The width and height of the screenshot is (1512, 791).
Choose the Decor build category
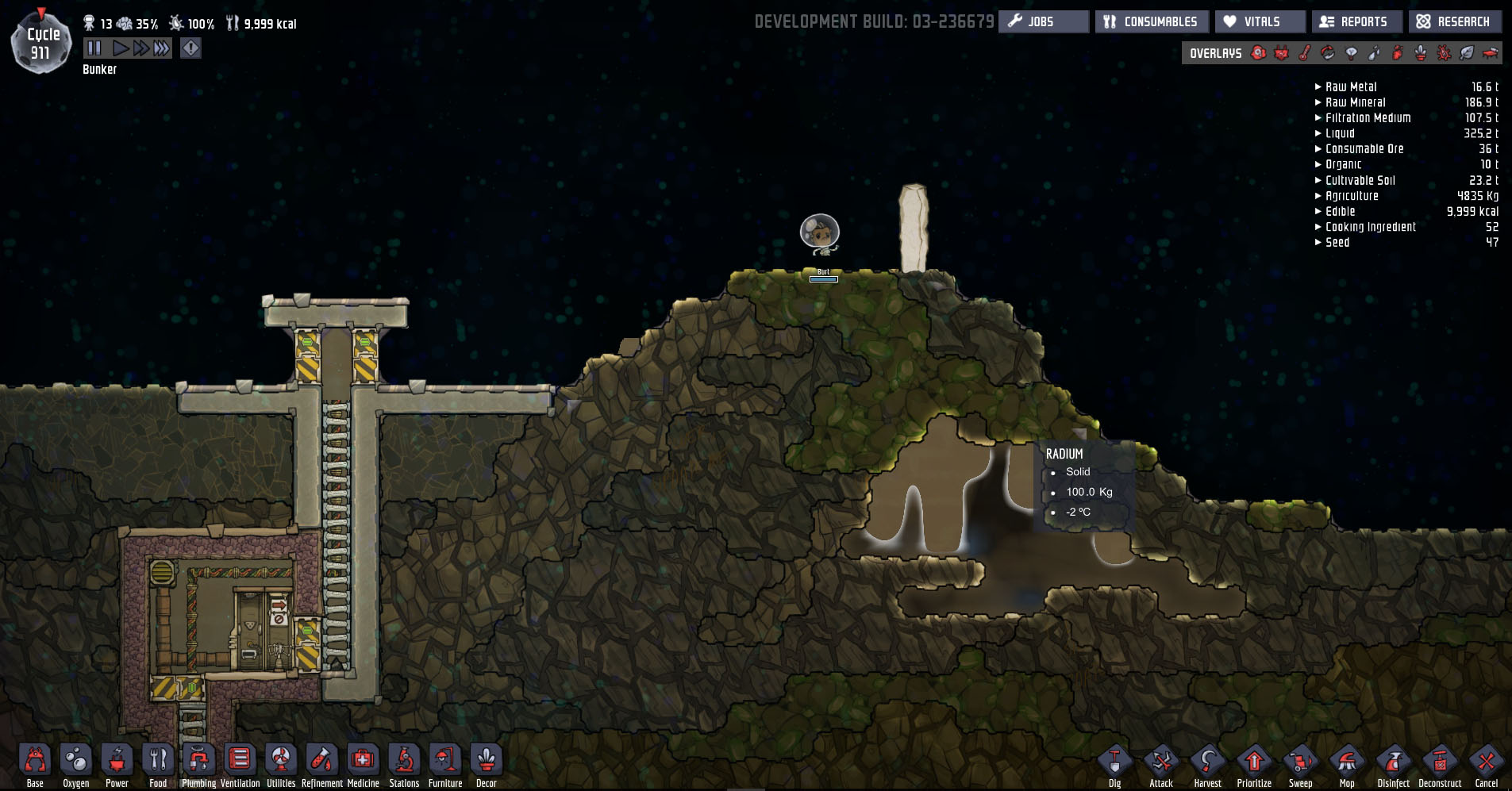pos(487,760)
